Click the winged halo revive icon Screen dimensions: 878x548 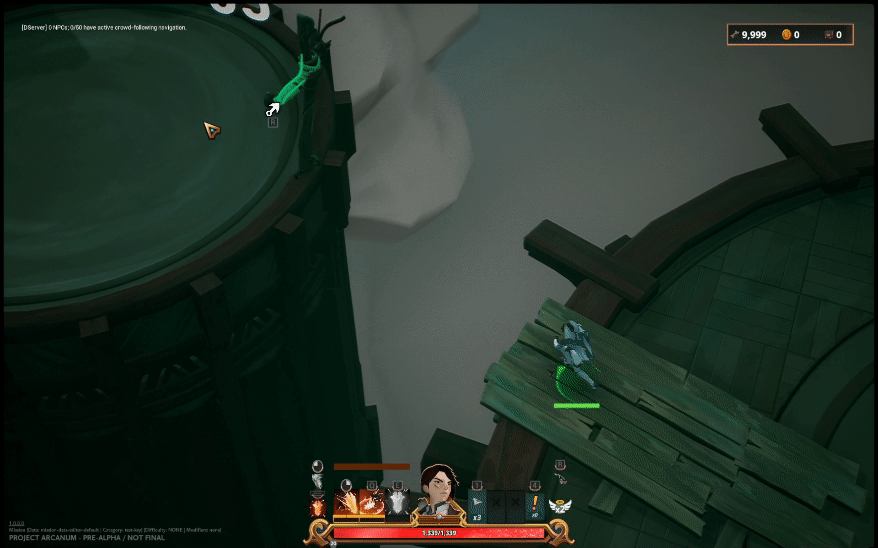tap(560, 505)
